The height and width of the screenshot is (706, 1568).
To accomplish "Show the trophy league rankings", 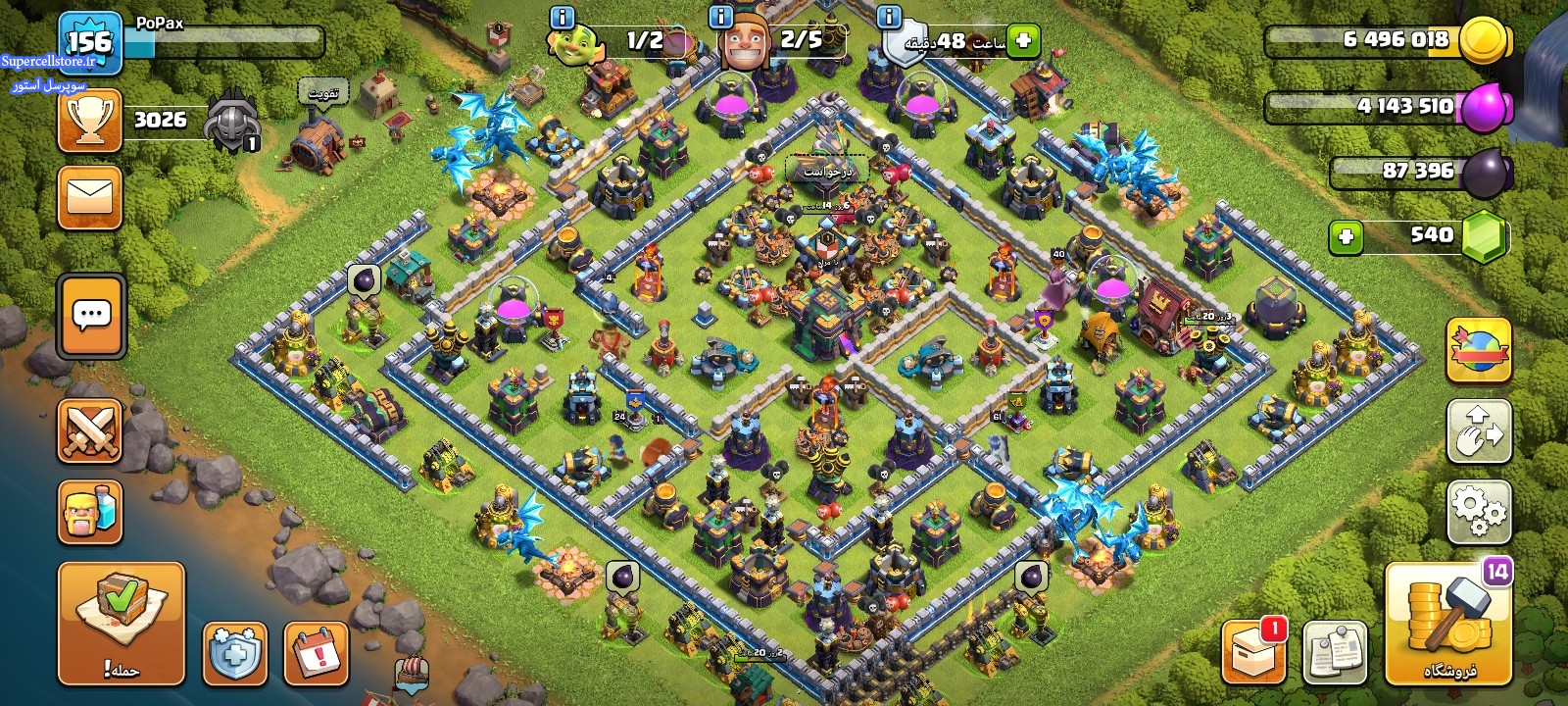I will (x=90, y=121).
